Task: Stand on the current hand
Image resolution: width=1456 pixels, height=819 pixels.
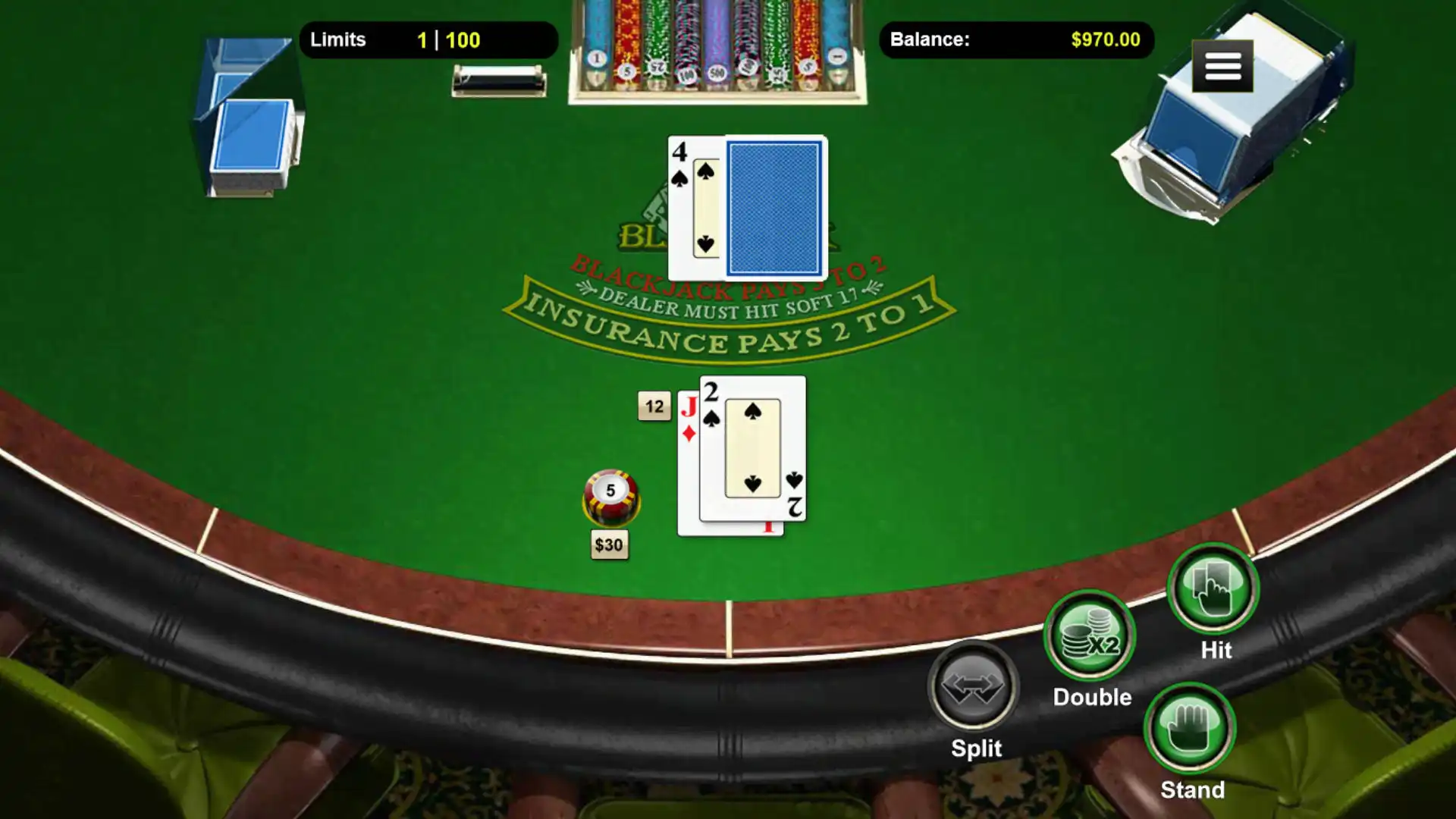Action: [1190, 728]
